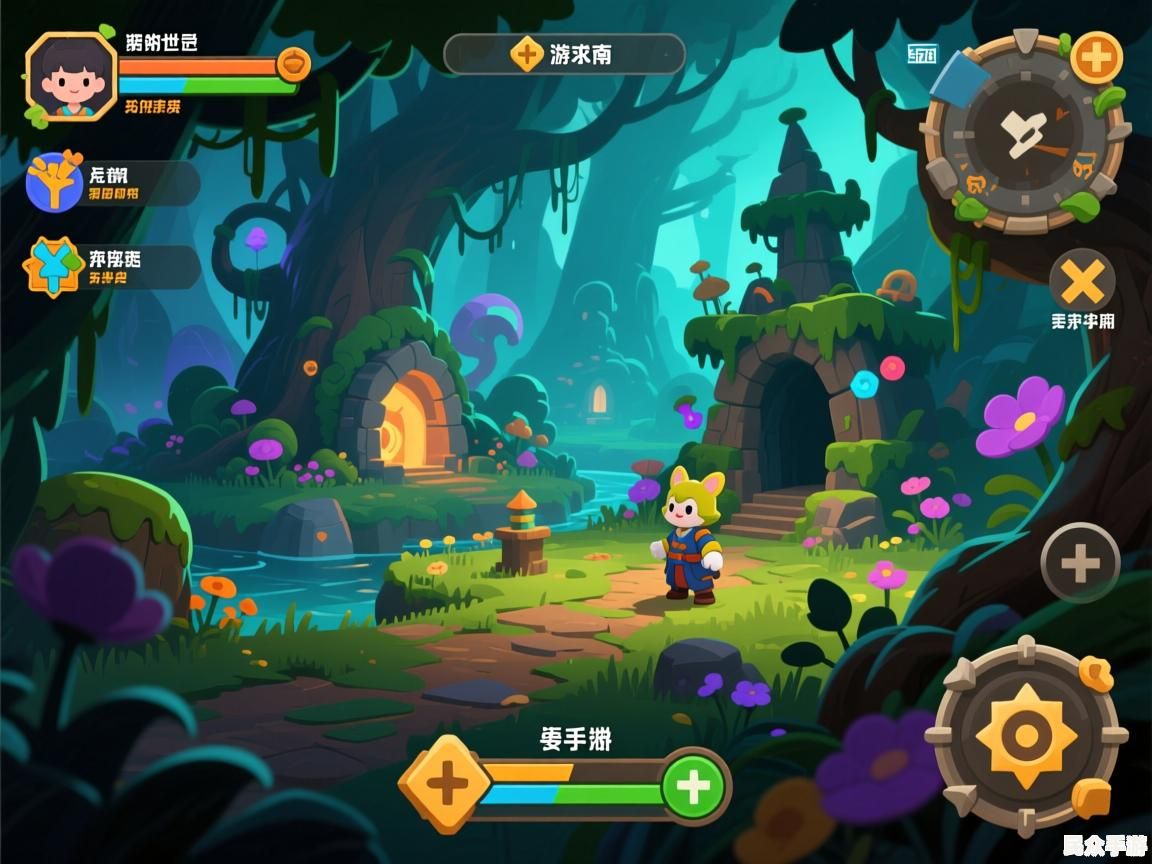Screen dimensions: 1152x864
Task: Click the orange diamond plus button
Action: (447, 785)
